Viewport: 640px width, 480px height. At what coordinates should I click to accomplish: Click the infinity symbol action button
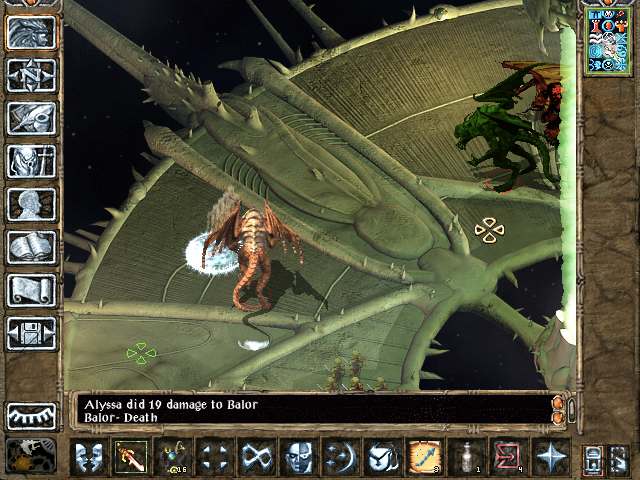257,457
